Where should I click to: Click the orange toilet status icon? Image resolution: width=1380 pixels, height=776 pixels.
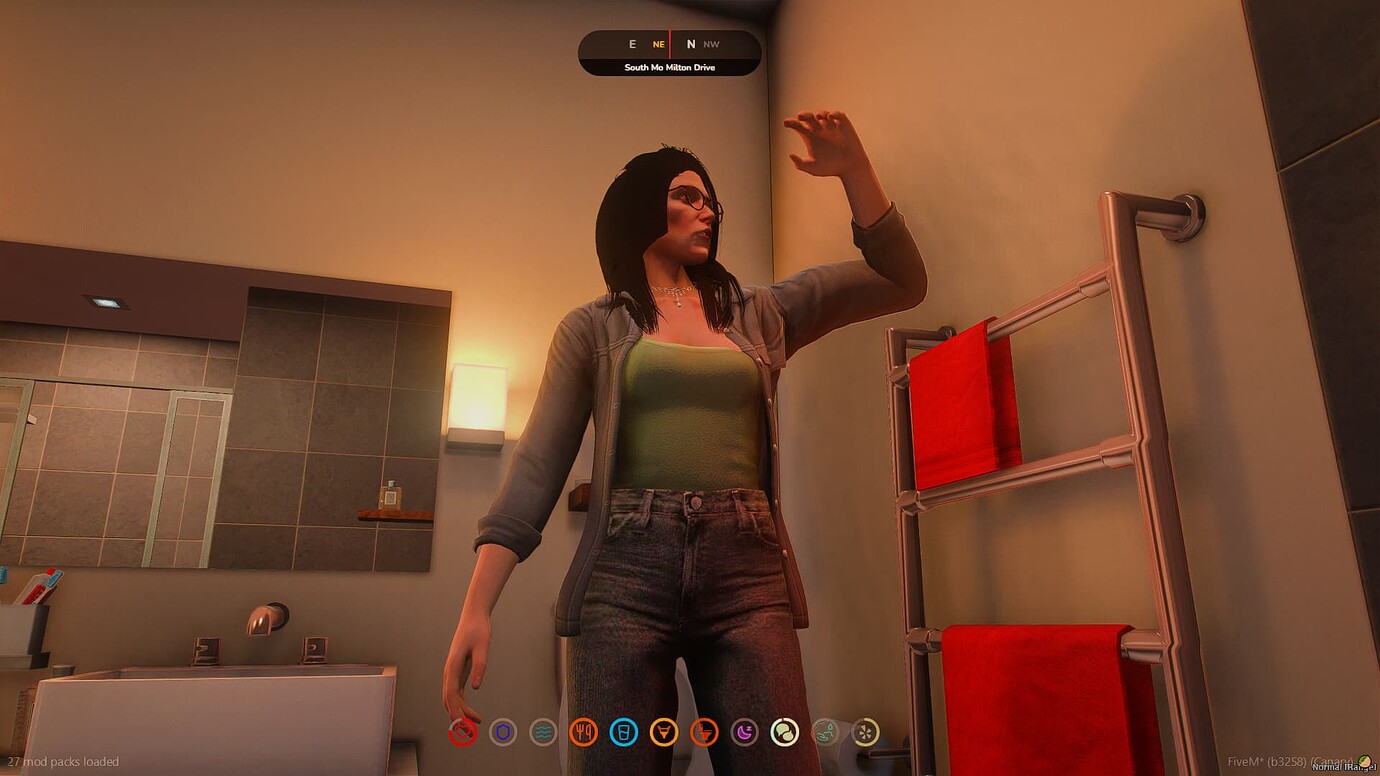pyautogui.click(x=707, y=732)
